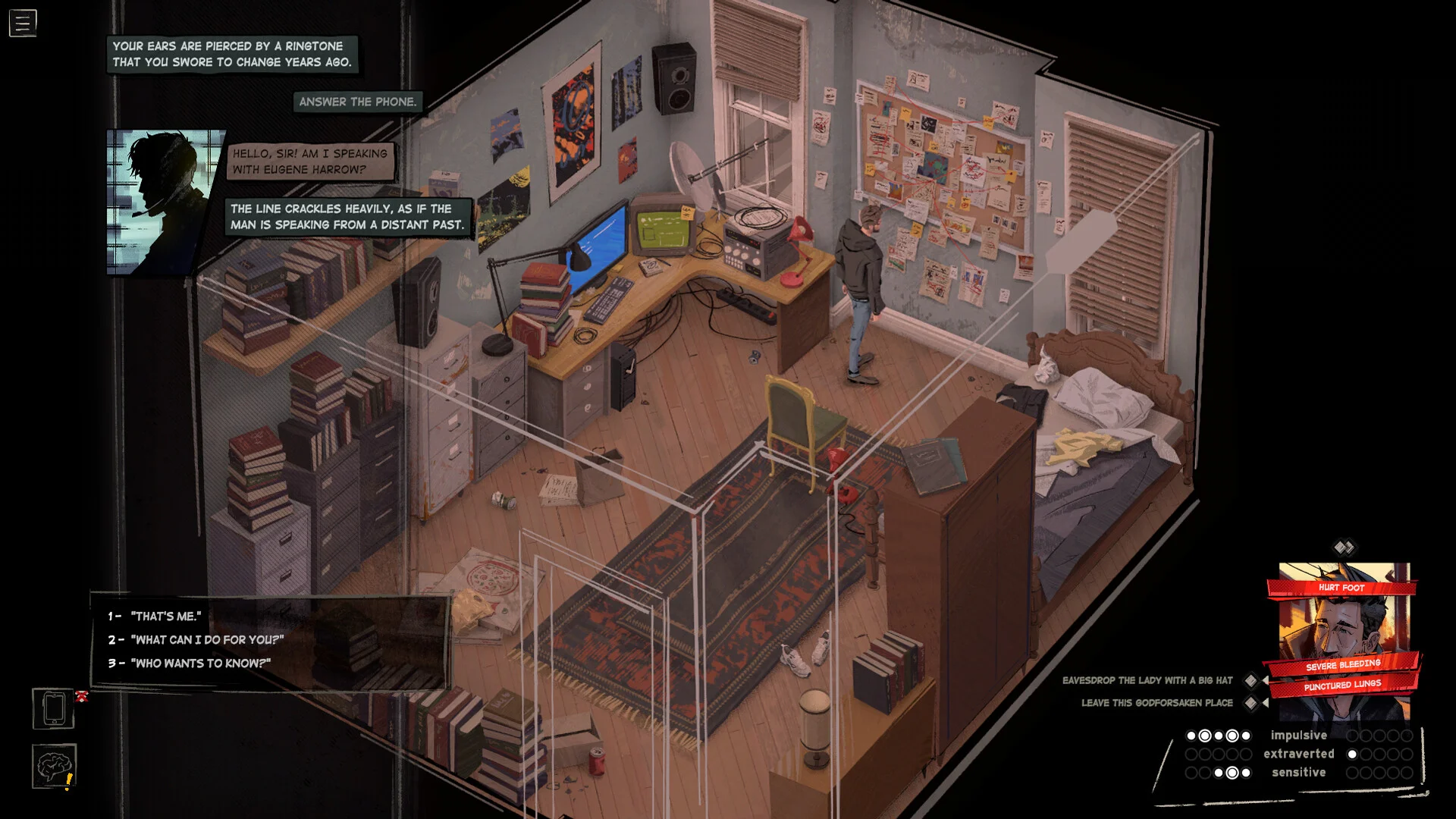Set the 'impulsive' rating using its dot scale

1217,736
